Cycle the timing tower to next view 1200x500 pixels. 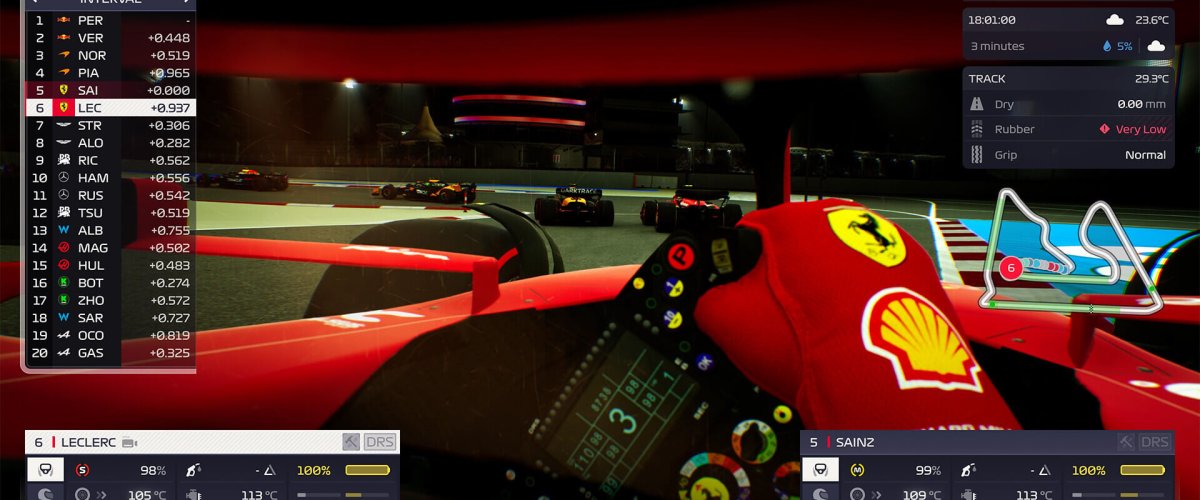tap(185, 2)
